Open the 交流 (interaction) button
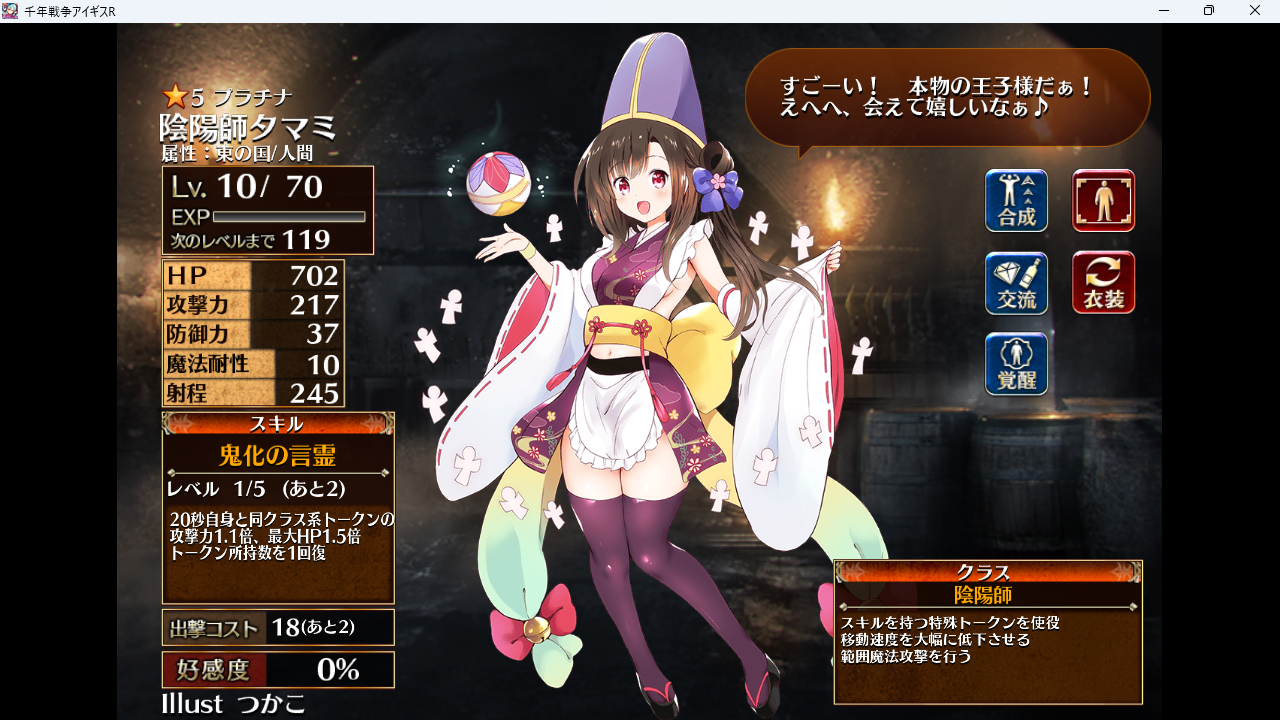The width and height of the screenshot is (1280, 720). point(1016,283)
